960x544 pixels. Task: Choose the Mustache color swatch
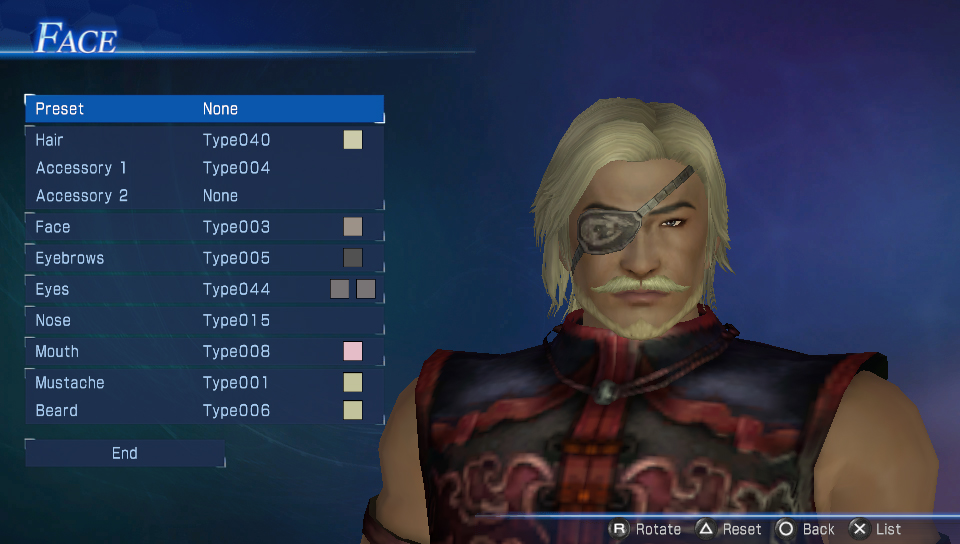point(353,383)
